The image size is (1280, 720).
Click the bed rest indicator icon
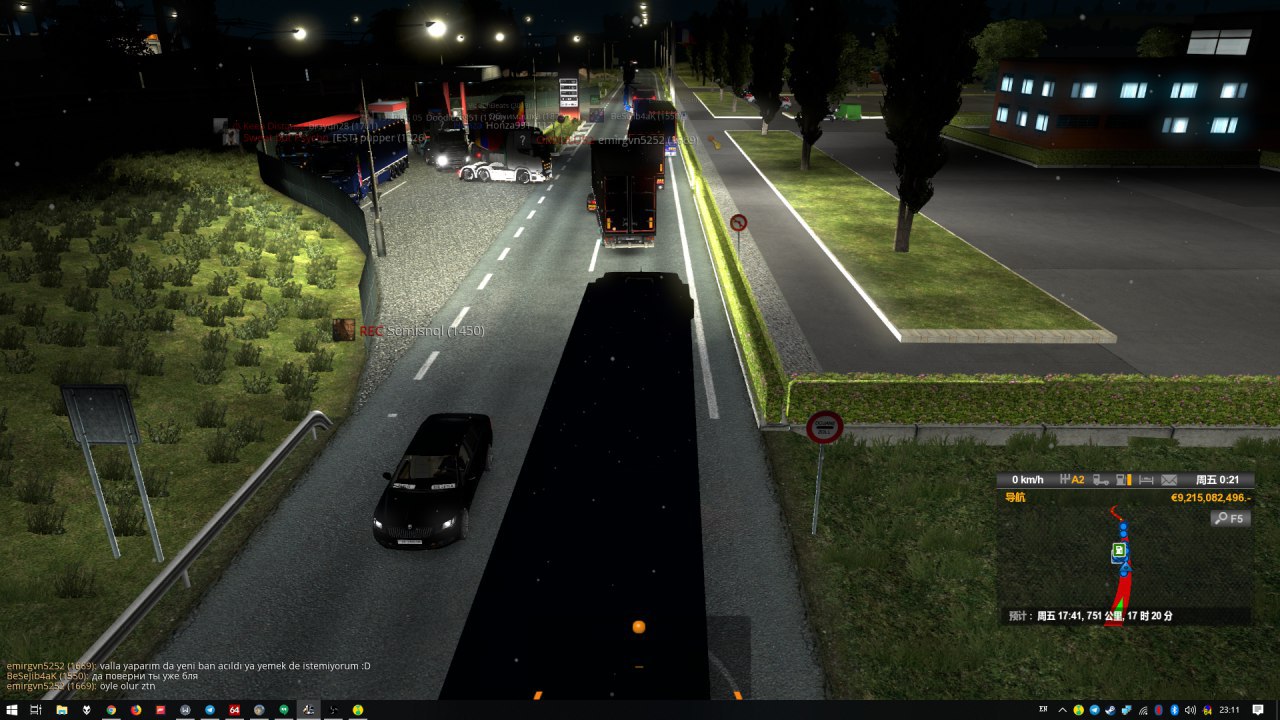tap(1146, 480)
